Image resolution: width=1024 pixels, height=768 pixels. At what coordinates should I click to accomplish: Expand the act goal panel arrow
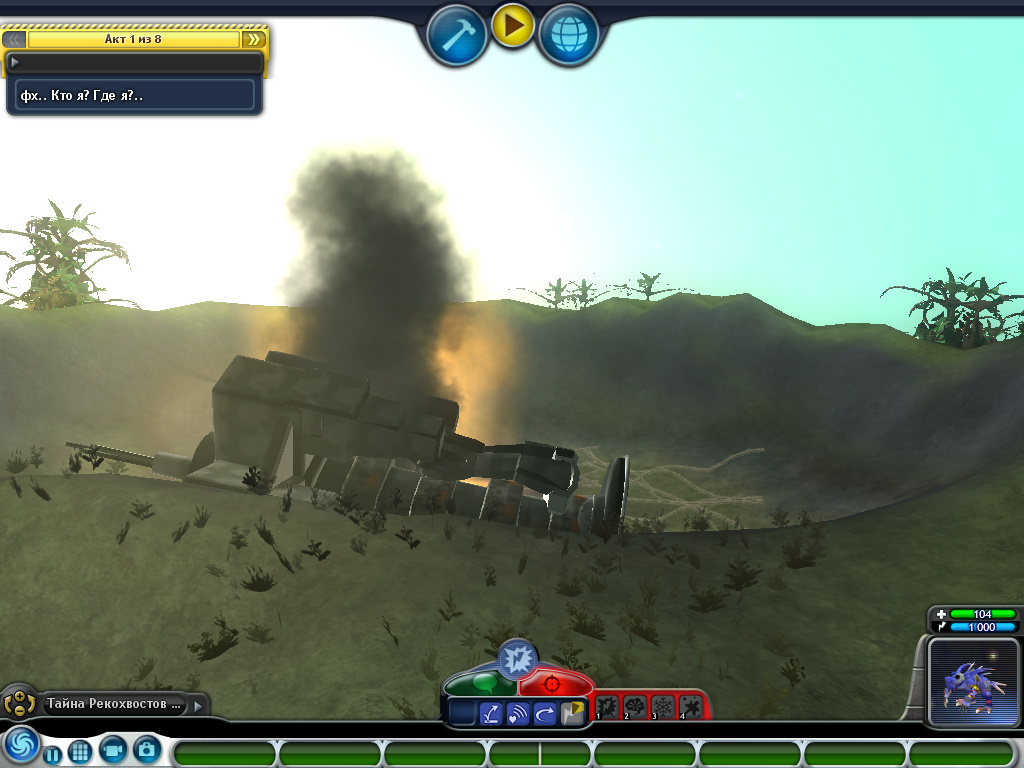point(15,62)
